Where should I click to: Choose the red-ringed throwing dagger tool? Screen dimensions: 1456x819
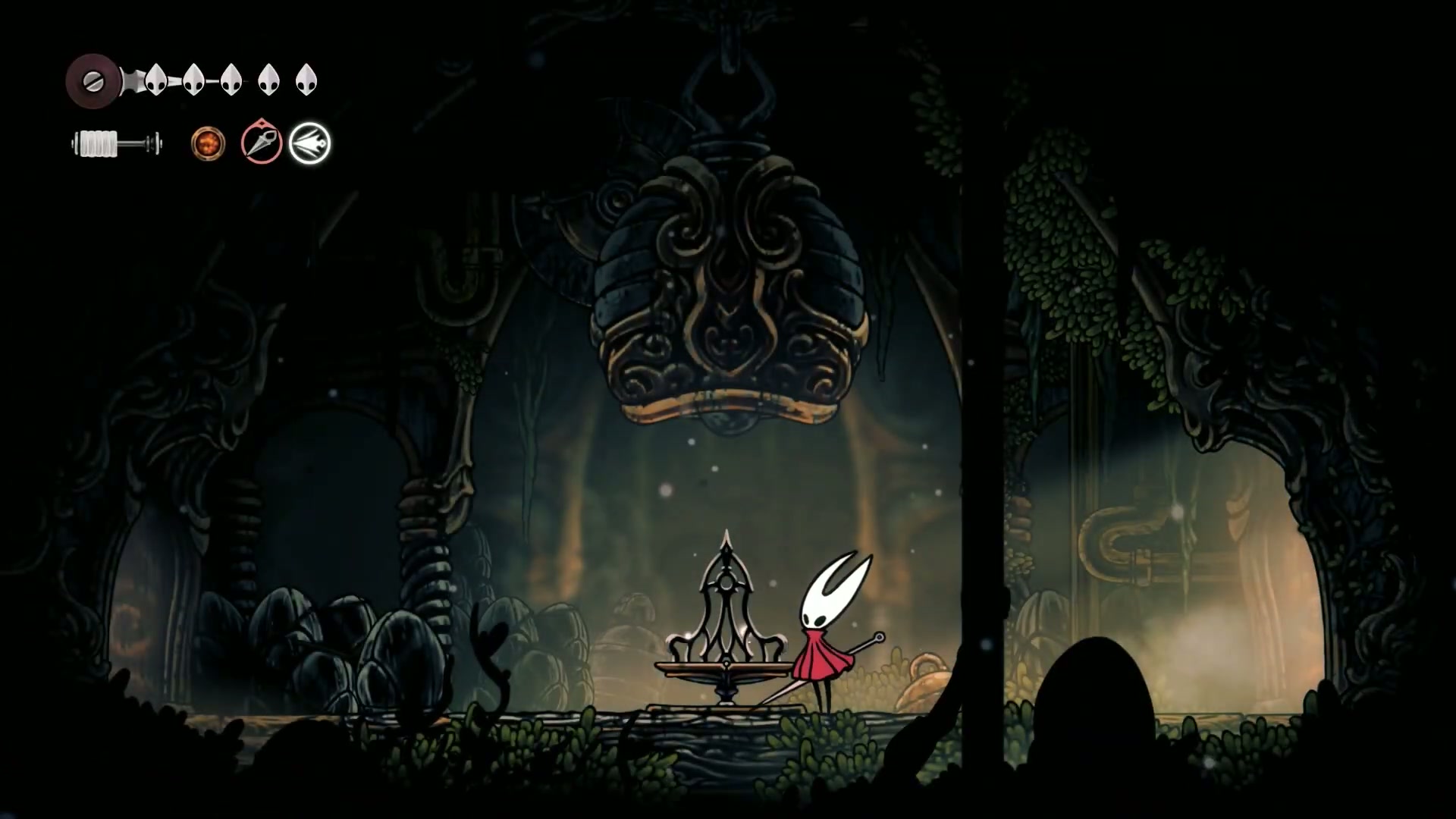pyautogui.click(x=262, y=143)
